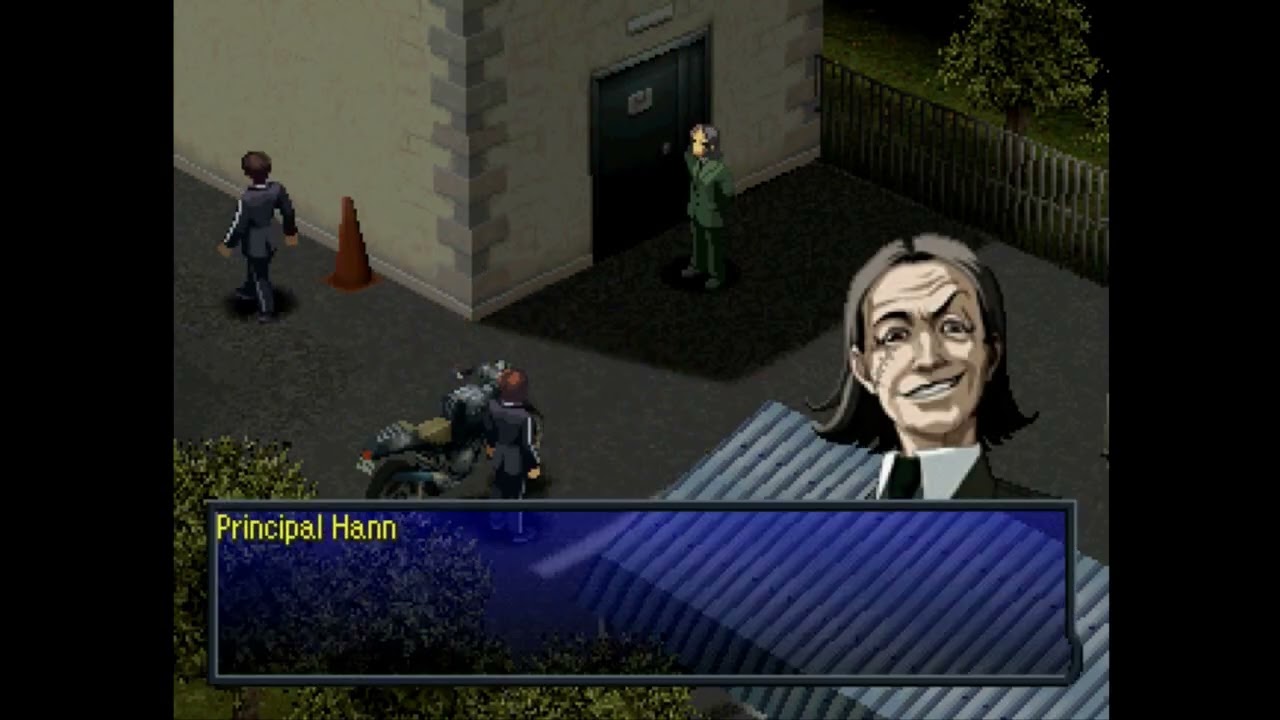Click the parked motorcycle sprite
Viewport: 1280px width, 720px height.
(430, 440)
